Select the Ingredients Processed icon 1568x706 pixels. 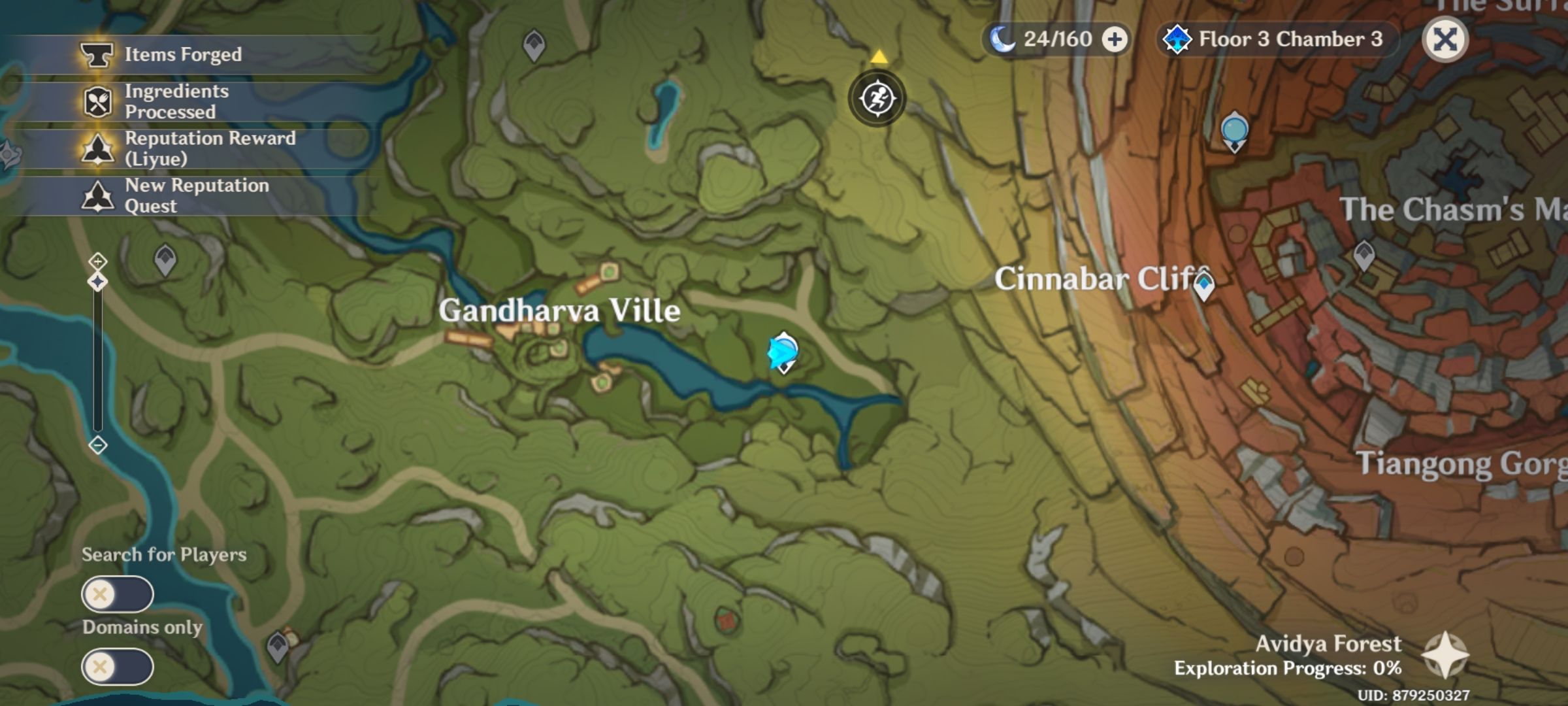point(98,99)
